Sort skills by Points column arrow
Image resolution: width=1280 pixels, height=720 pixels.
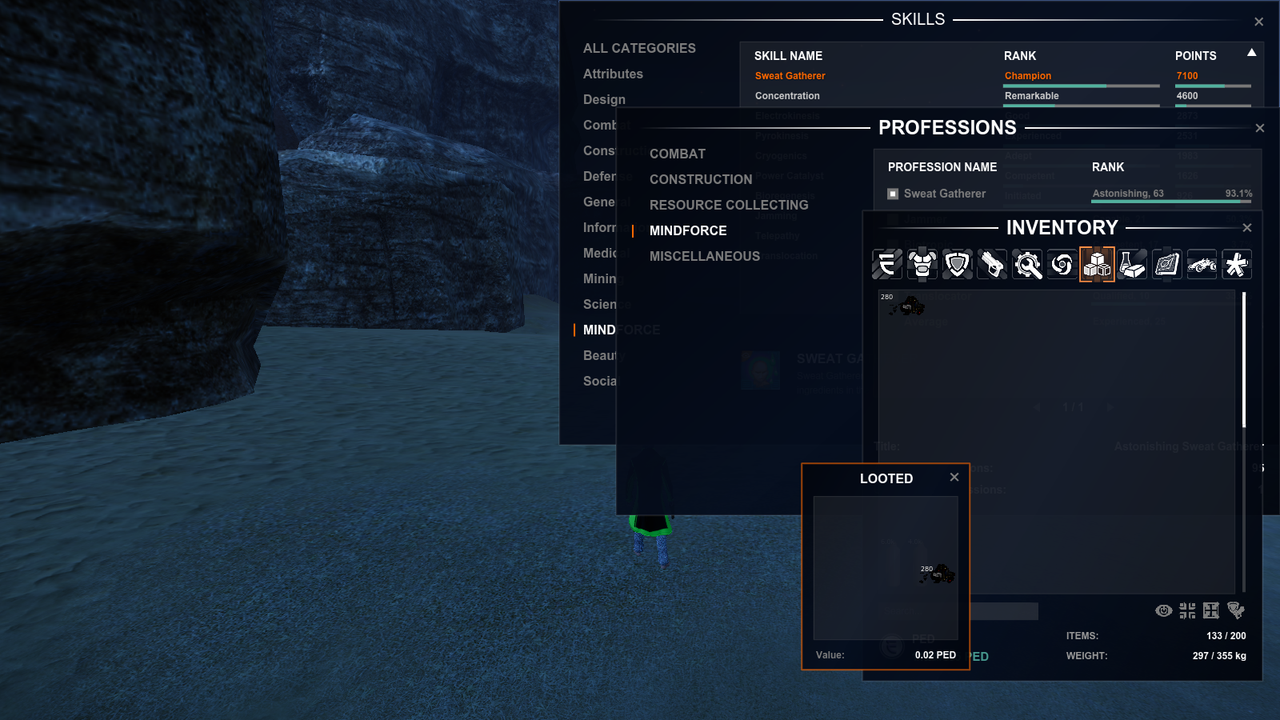tap(1251, 53)
